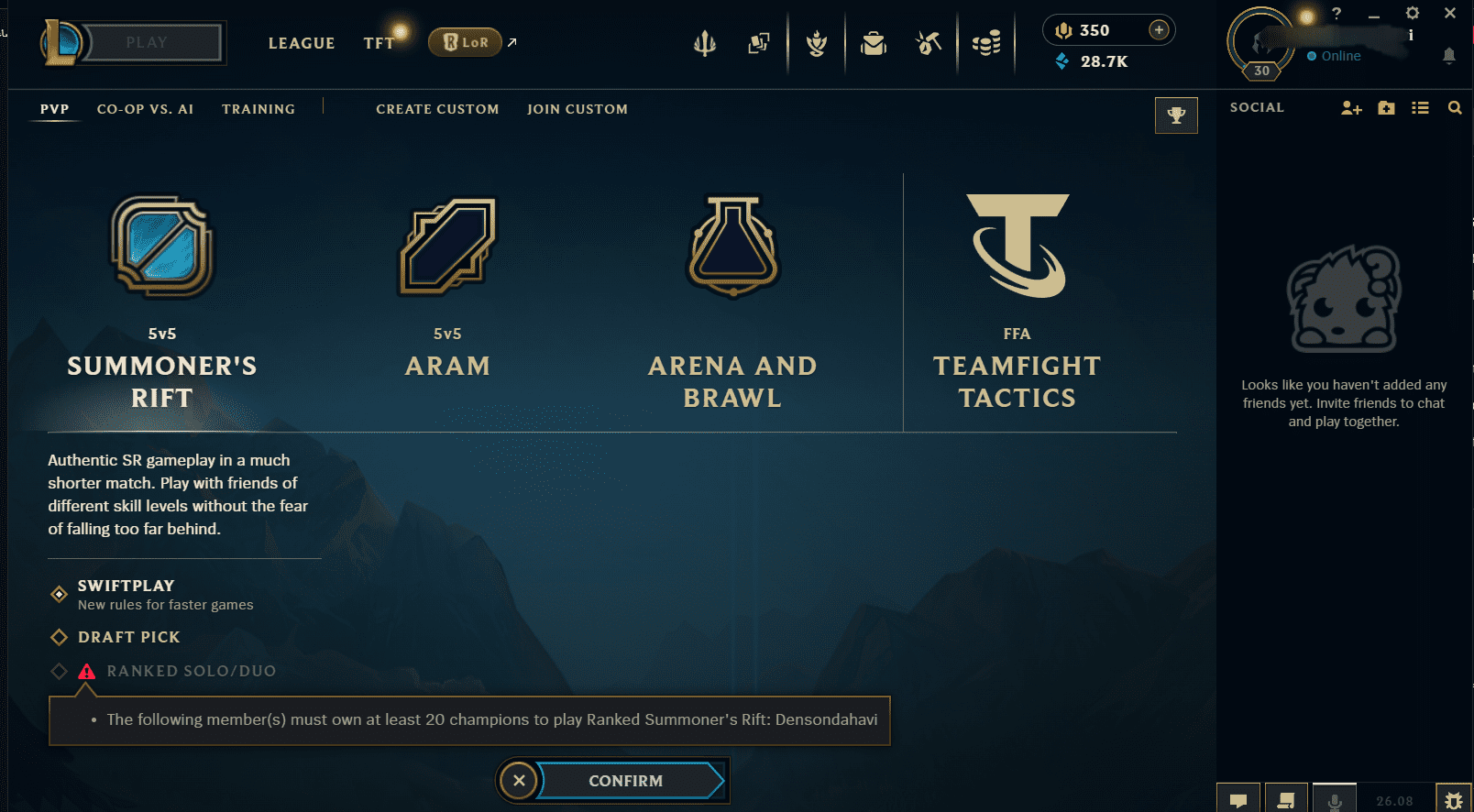This screenshot has width=1474, height=812.
Task: Toggle the voice chat microphone
Action: pyautogui.click(x=1335, y=797)
